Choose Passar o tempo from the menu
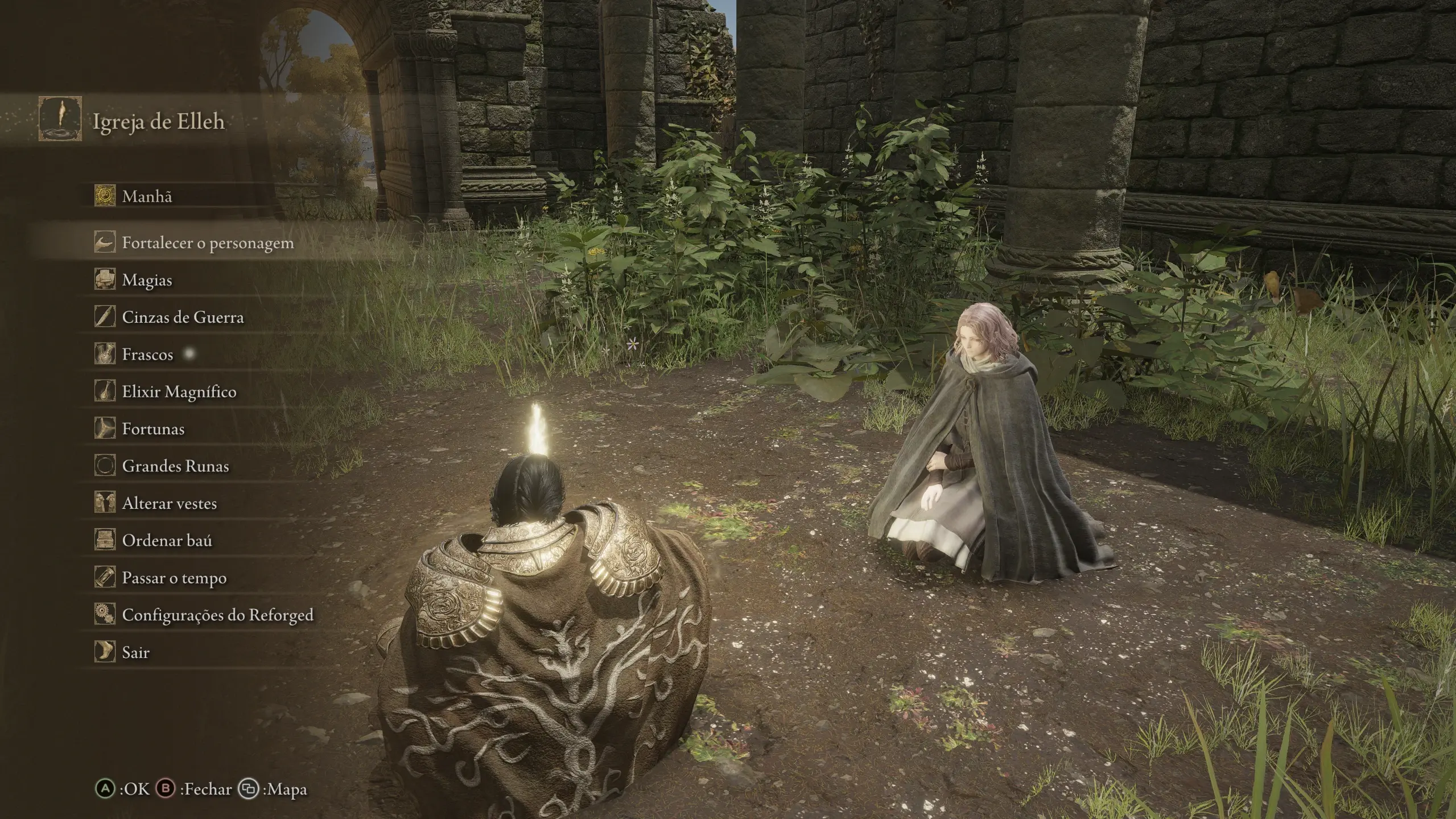 click(173, 577)
